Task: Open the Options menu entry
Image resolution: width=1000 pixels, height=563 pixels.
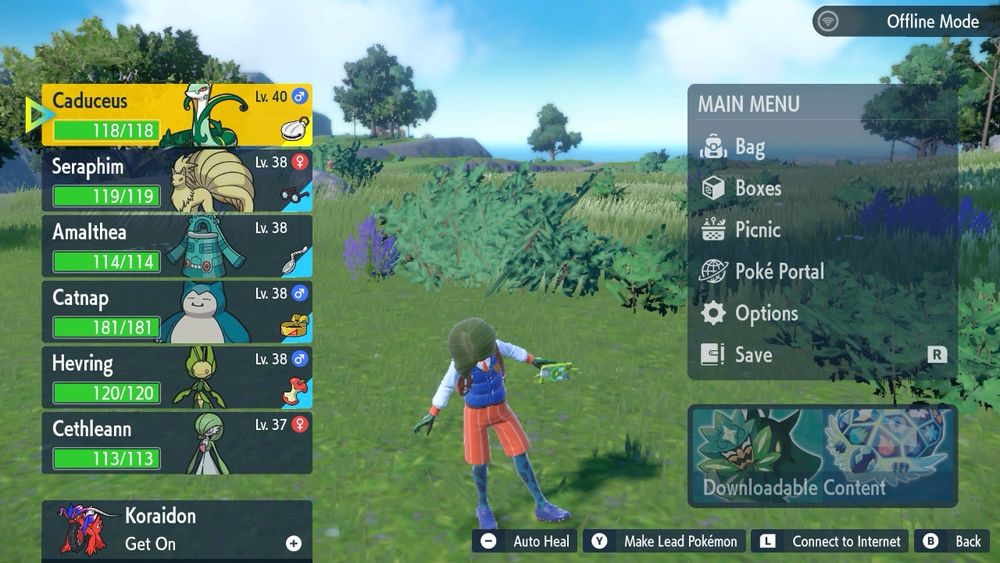Action: [766, 313]
